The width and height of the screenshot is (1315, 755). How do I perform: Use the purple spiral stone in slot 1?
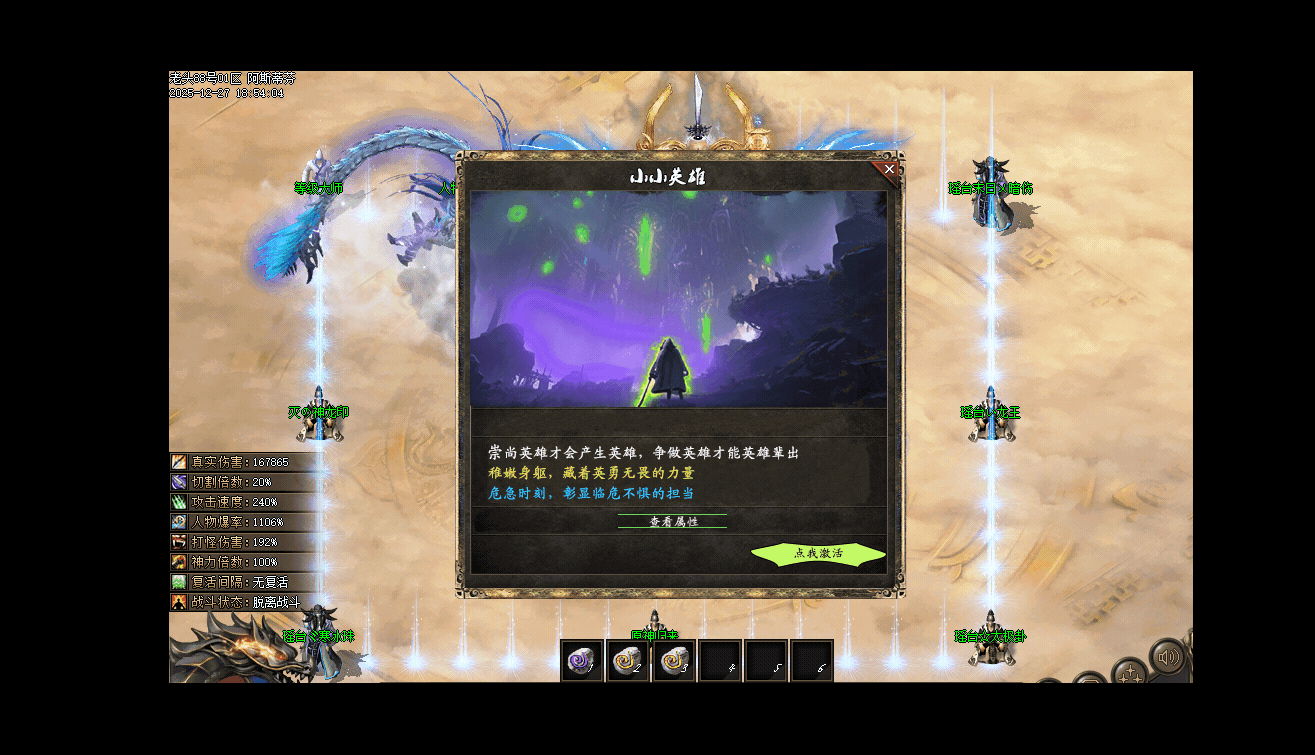(581, 660)
